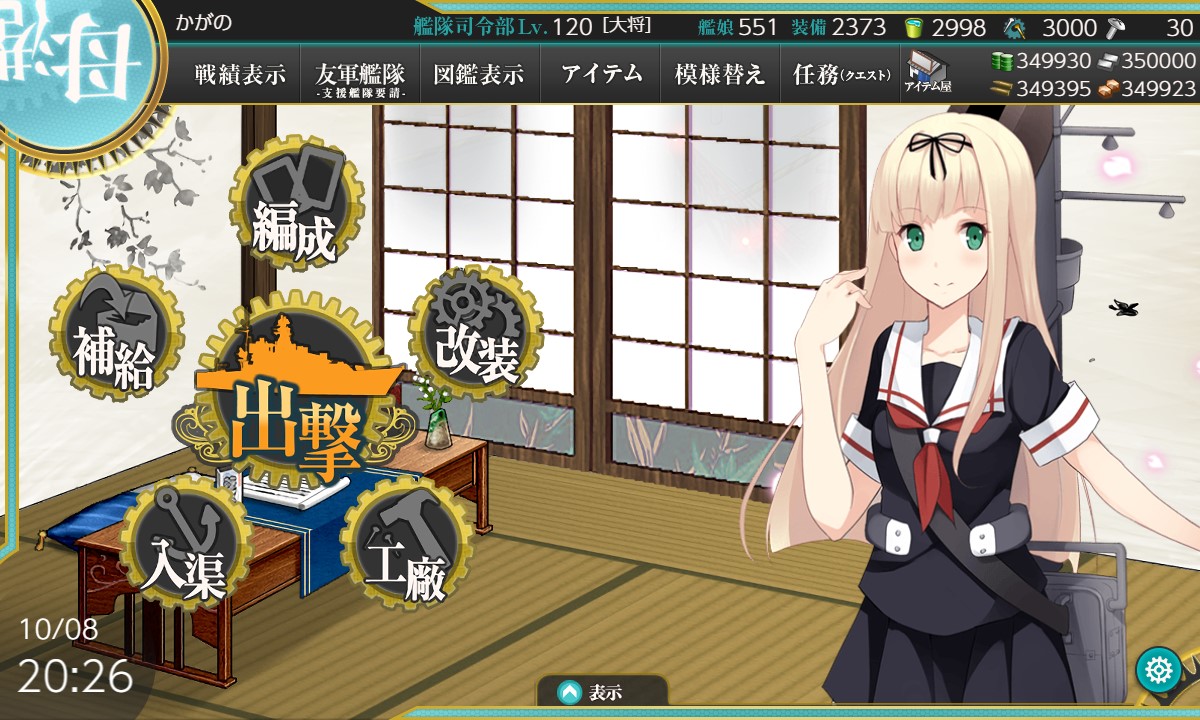Open the 編成 fleet composition screen
The width and height of the screenshot is (1200, 720).
[x=293, y=207]
